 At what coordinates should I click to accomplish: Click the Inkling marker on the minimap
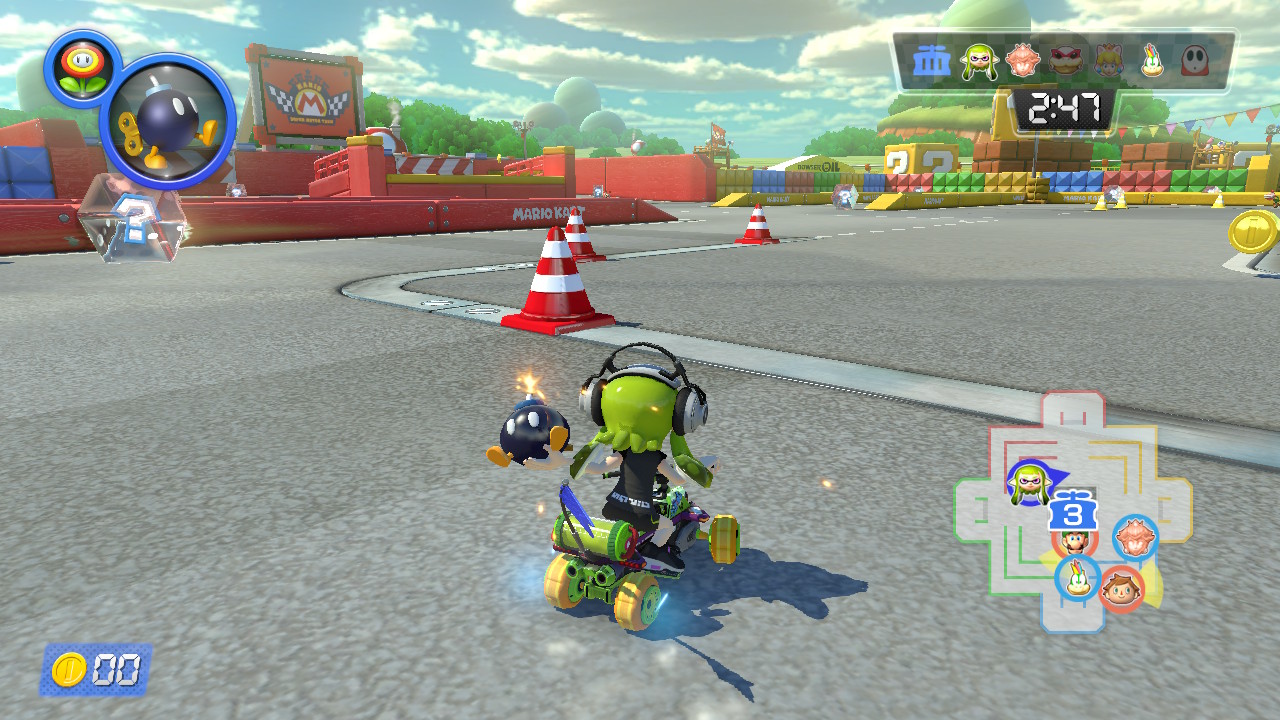pyautogui.click(x=1028, y=484)
